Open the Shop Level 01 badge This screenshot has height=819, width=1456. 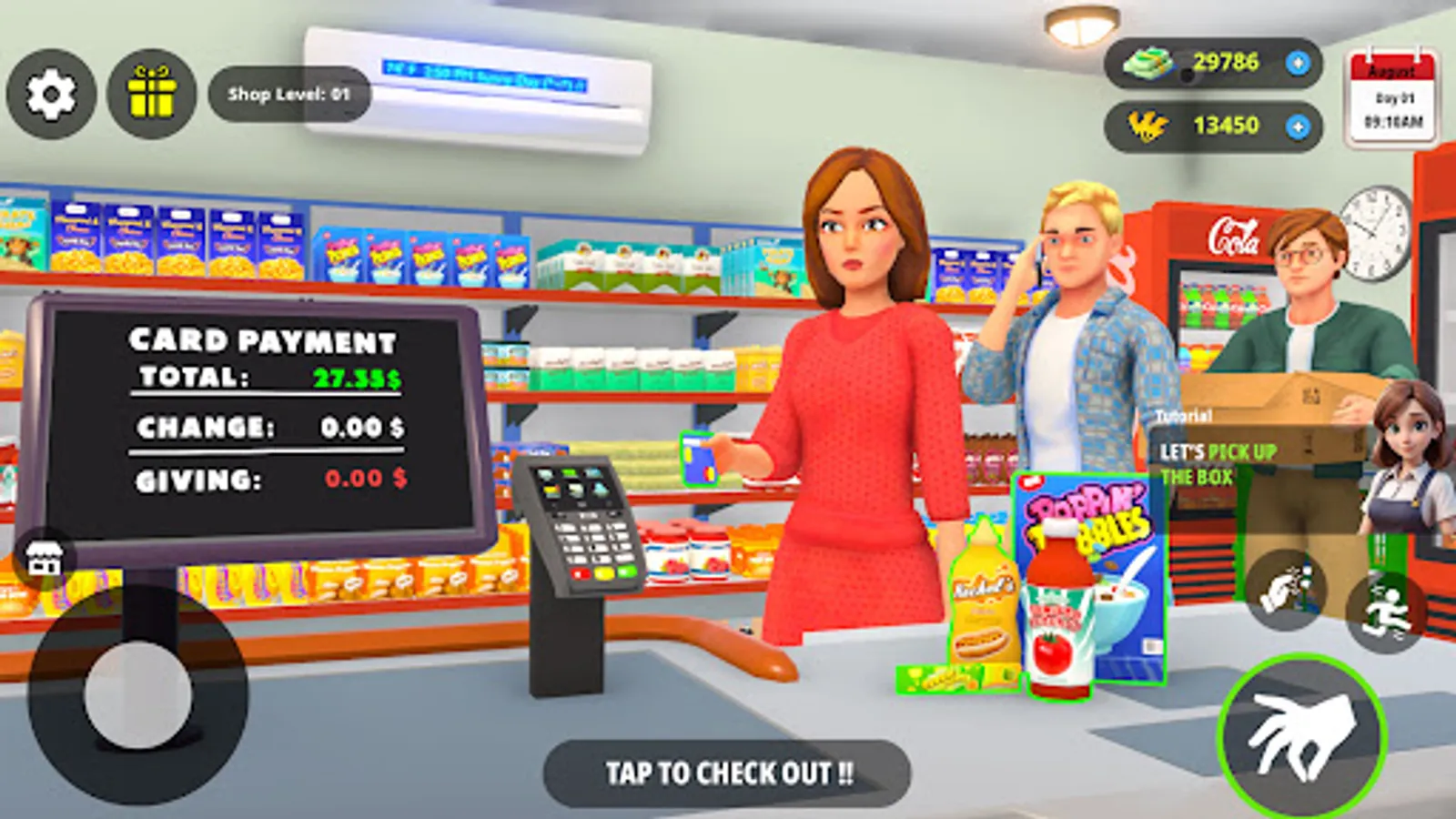tap(289, 91)
